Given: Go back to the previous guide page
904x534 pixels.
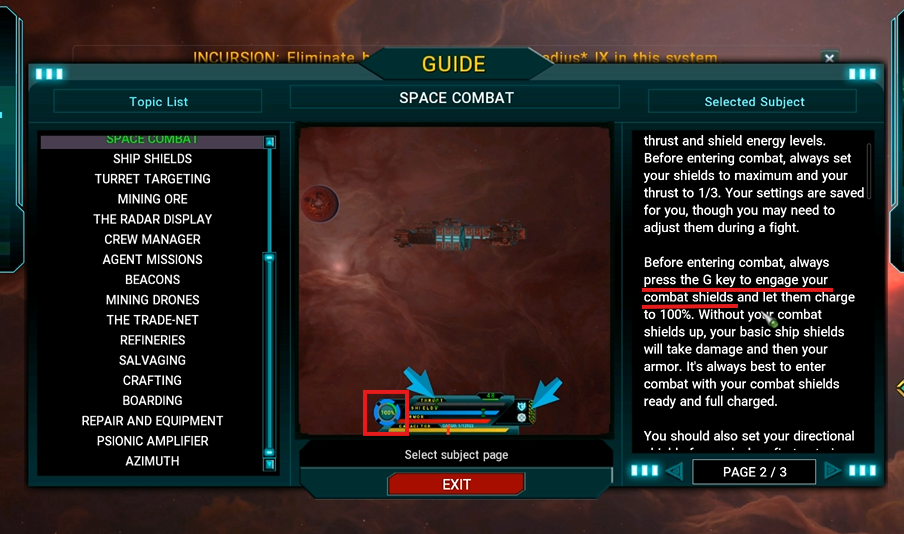Looking at the screenshot, I should click(x=674, y=471).
